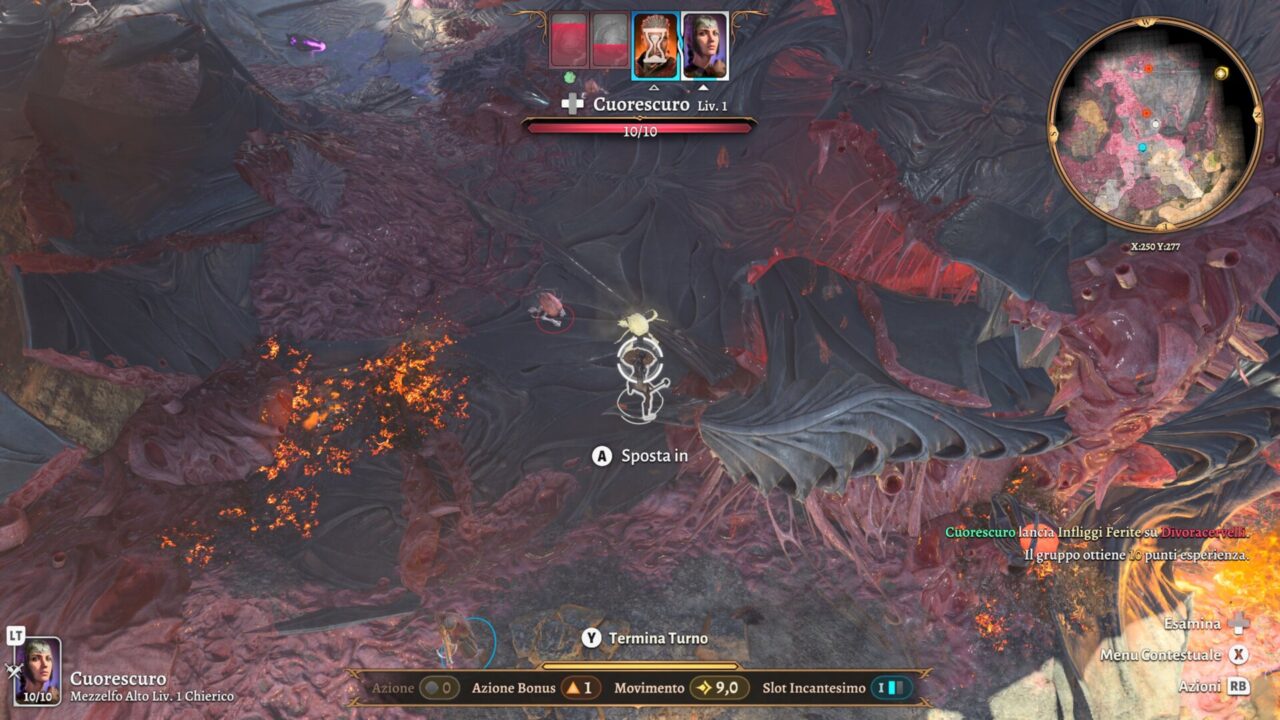Select Cuorescuro's portrait in the initiative tracker
The image size is (1280, 720).
click(704, 46)
